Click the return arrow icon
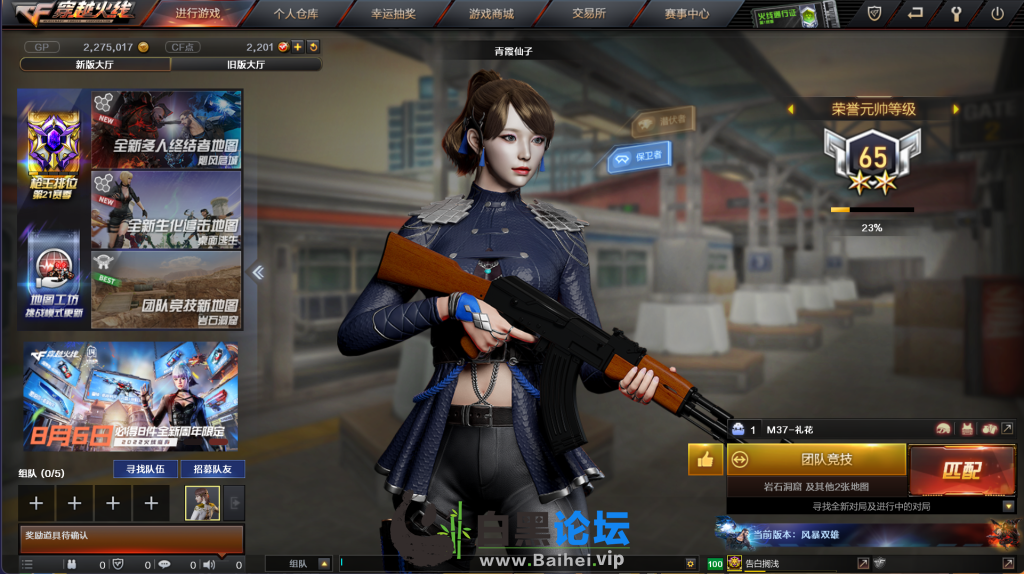The width and height of the screenshot is (1024, 574). [915, 14]
